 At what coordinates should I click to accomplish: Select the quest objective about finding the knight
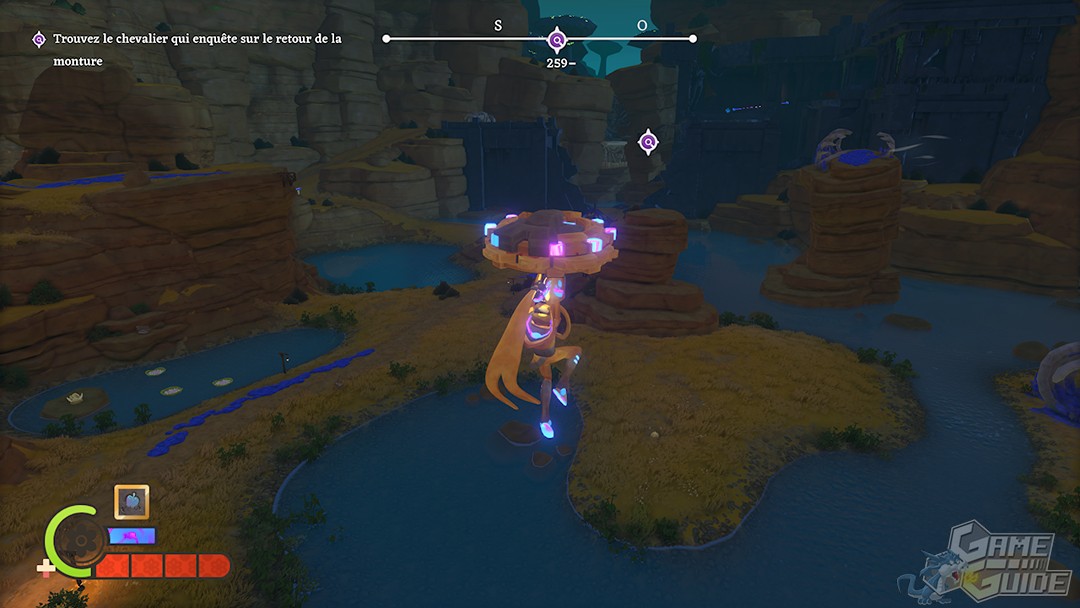[196, 50]
